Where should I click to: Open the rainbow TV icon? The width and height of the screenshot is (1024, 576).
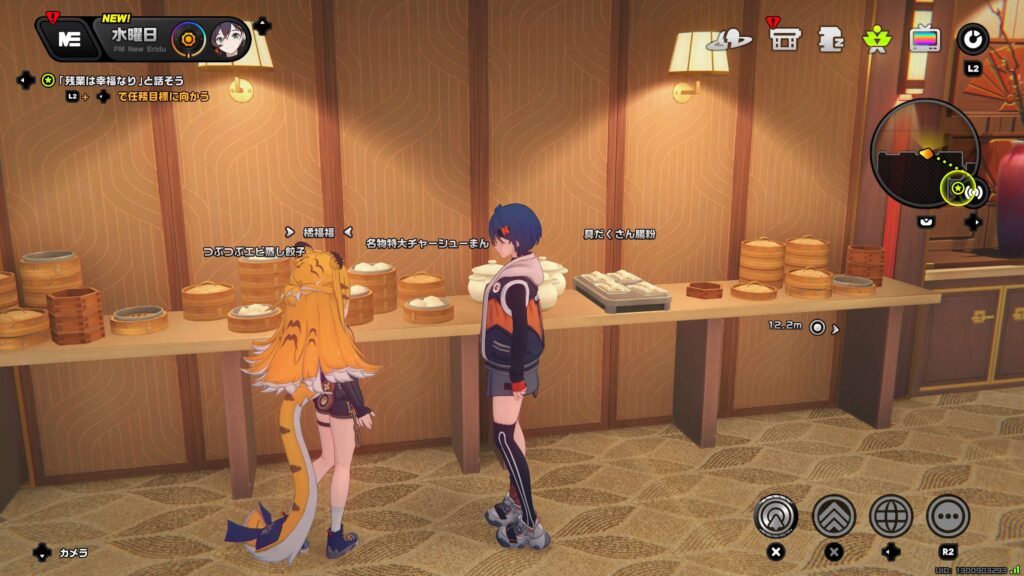click(x=924, y=40)
